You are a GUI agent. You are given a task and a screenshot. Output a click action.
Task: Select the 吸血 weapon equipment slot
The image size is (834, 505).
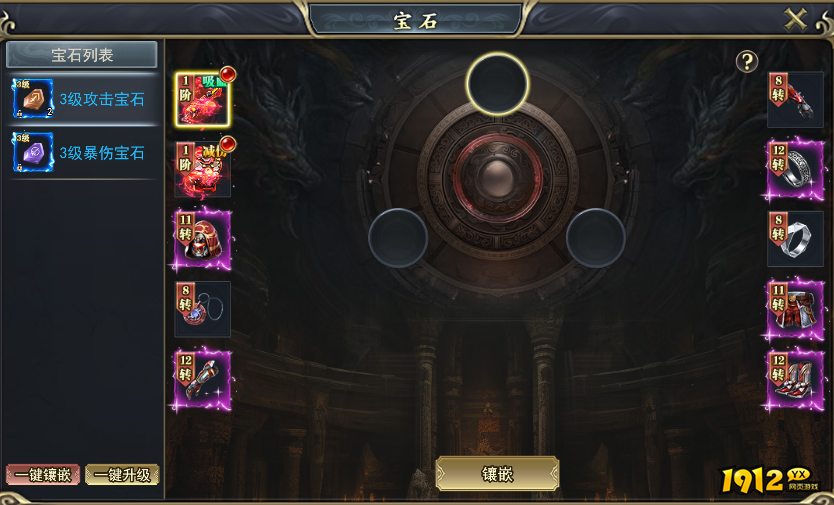[203, 99]
